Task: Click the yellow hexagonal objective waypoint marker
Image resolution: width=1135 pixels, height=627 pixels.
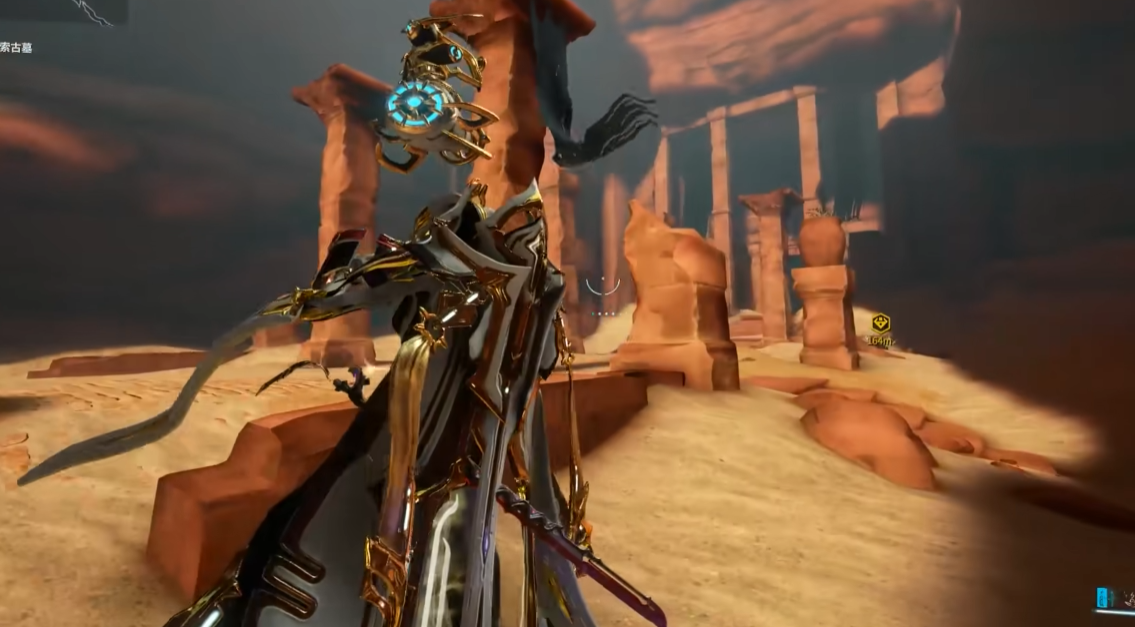Action: [x=880, y=323]
